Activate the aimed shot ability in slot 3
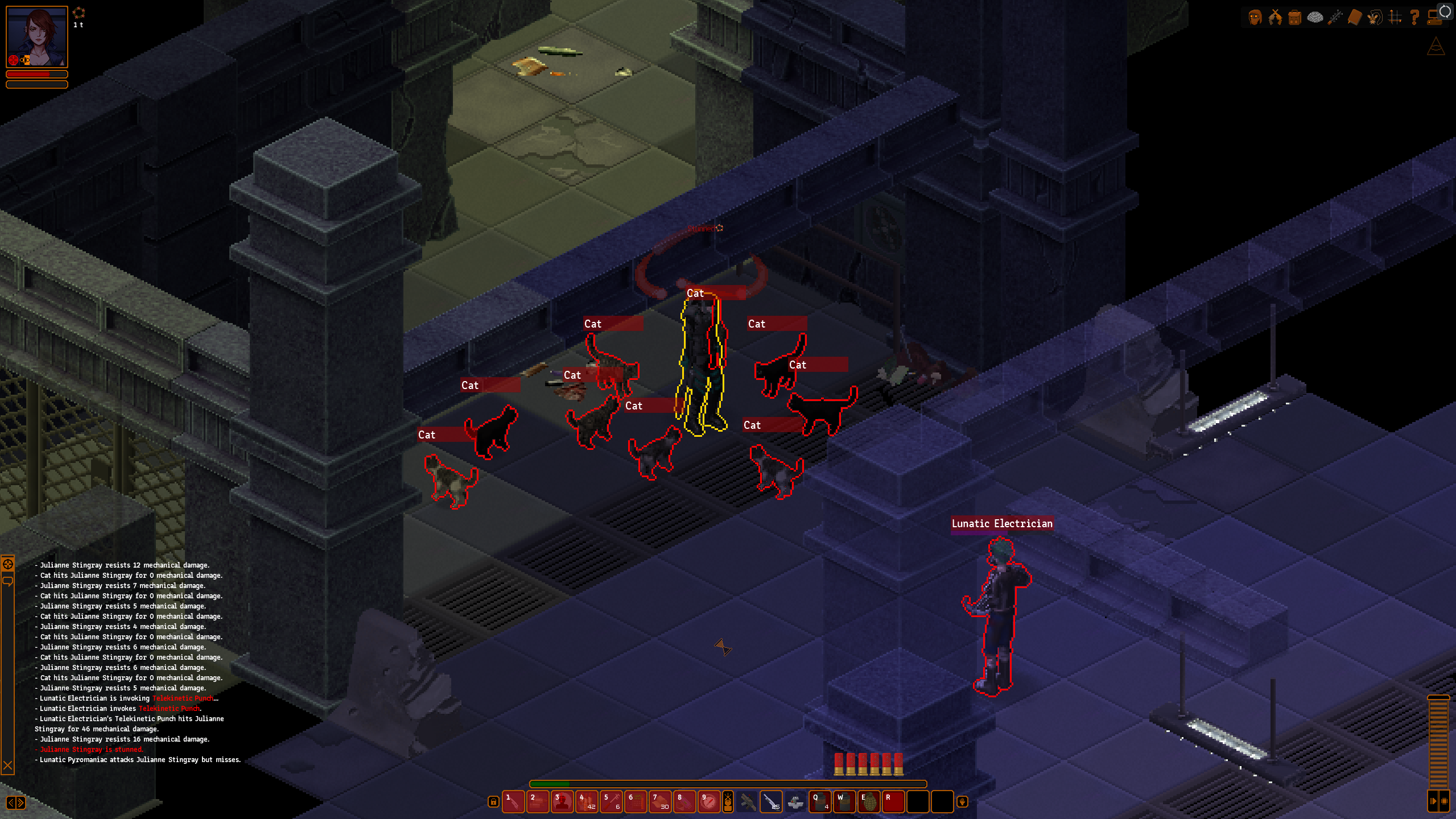This screenshot has width=1456, height=819. tap(562, 802)
